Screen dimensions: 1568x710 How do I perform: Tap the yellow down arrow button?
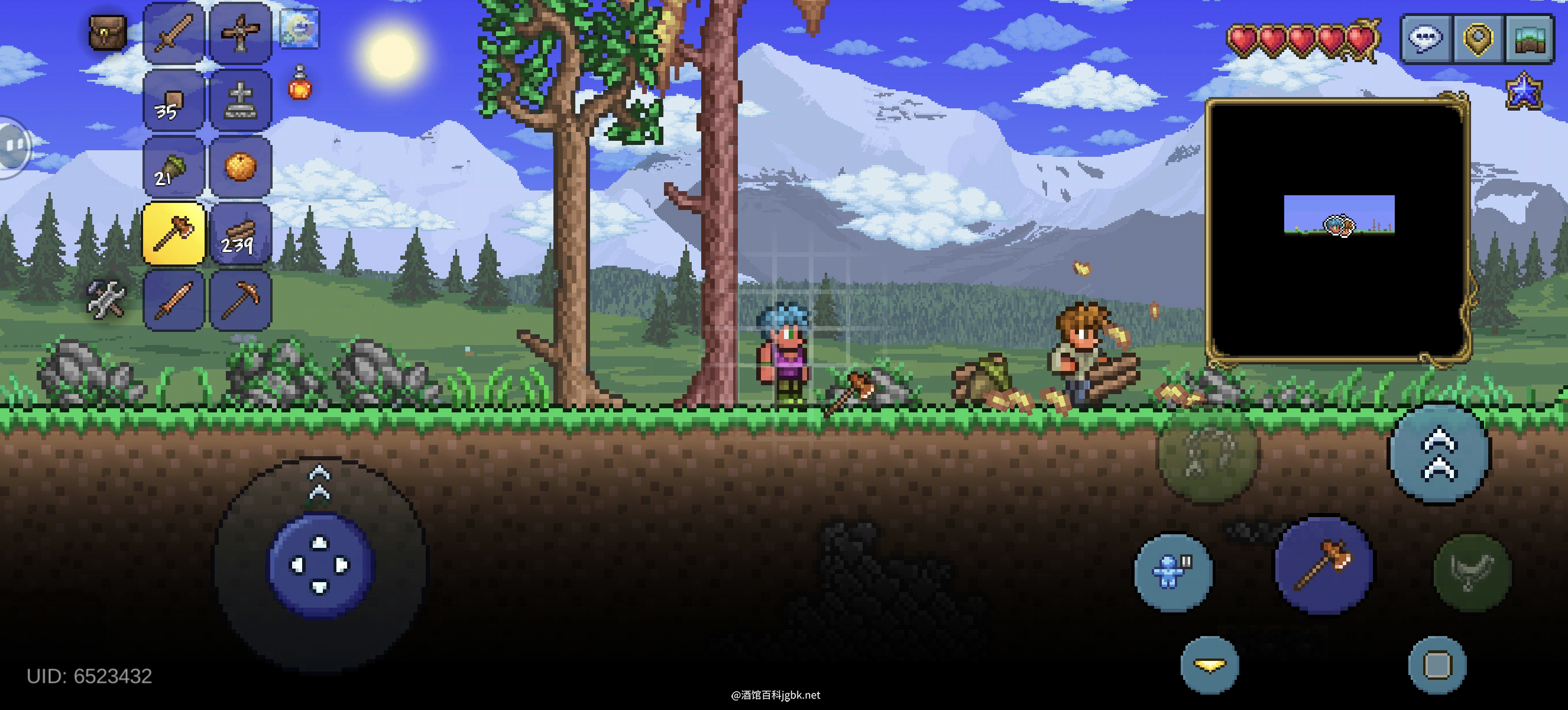click(1210, 665)
